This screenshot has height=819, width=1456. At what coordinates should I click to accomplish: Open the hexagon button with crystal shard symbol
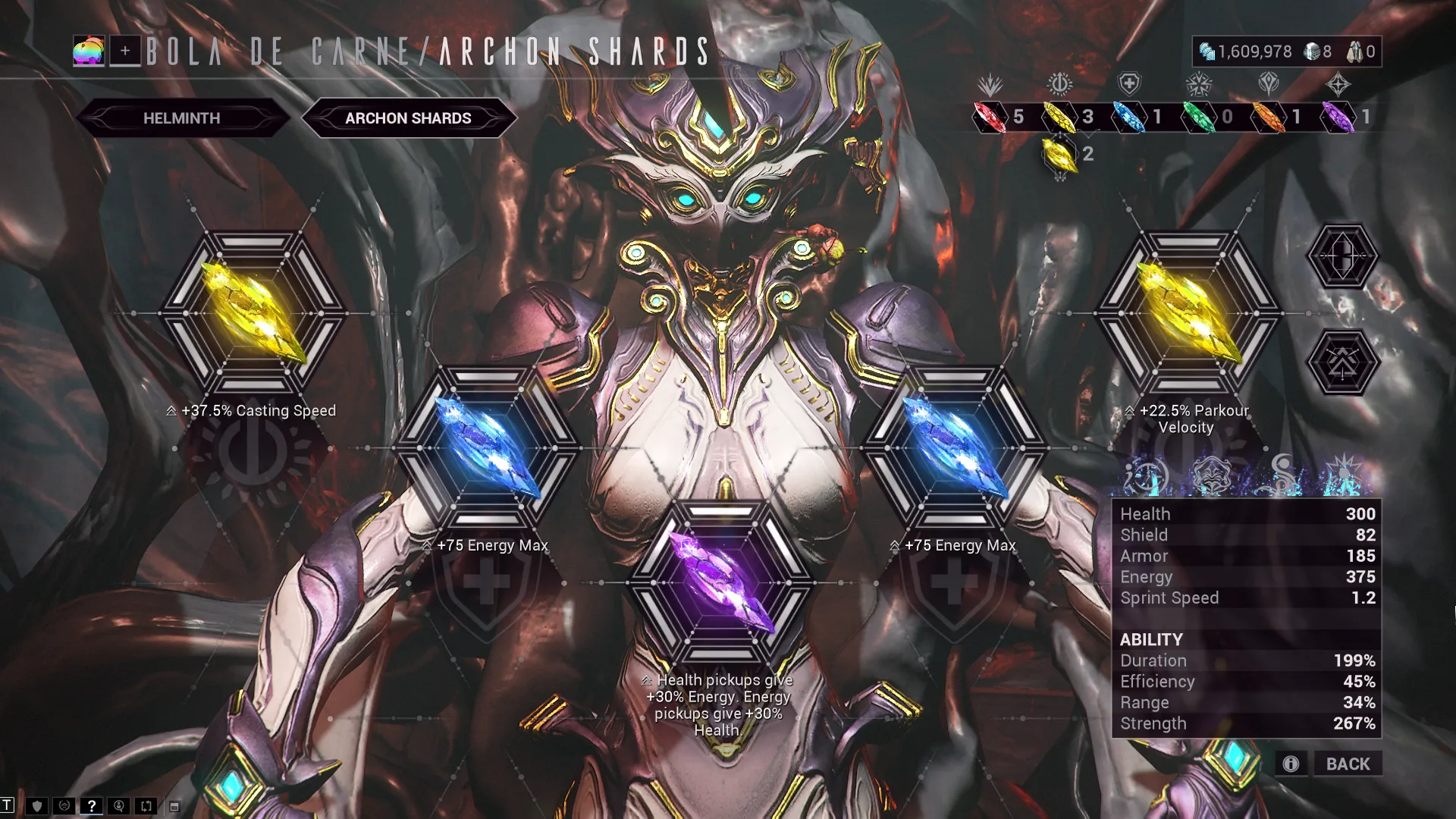(x=1342, y=256)
